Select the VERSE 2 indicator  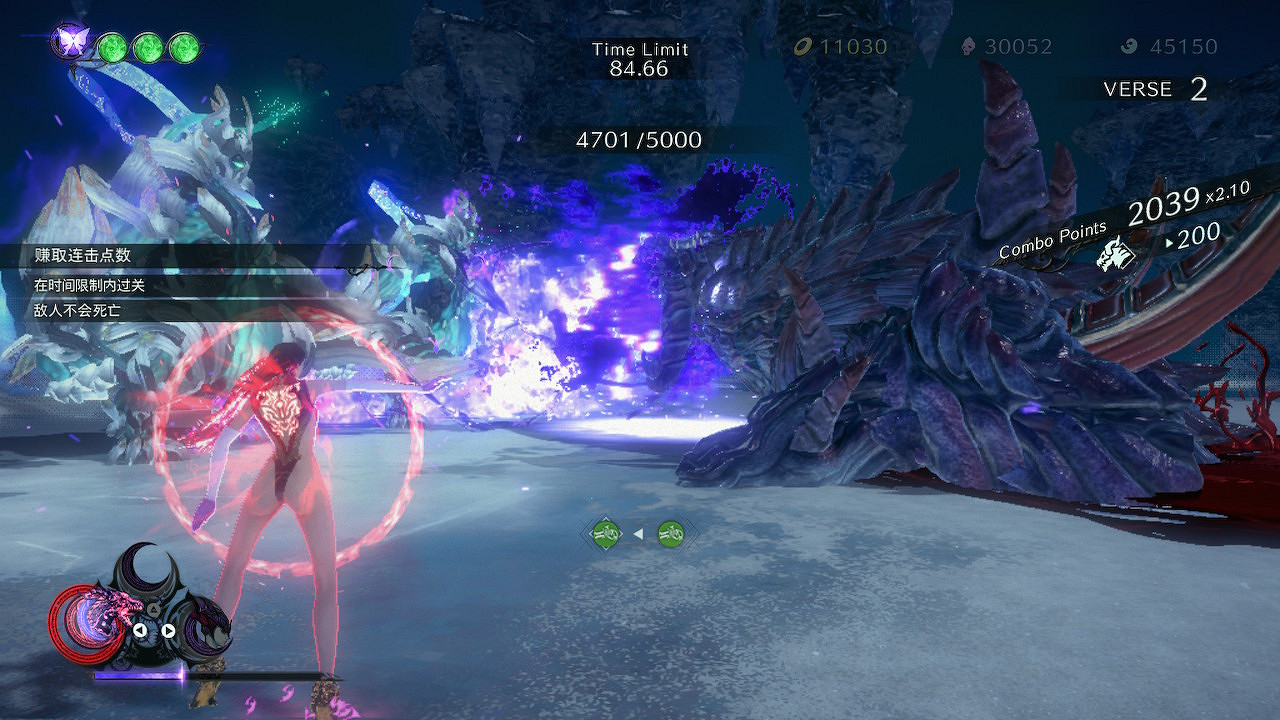pyautogui.click(x=1157, y=89)
